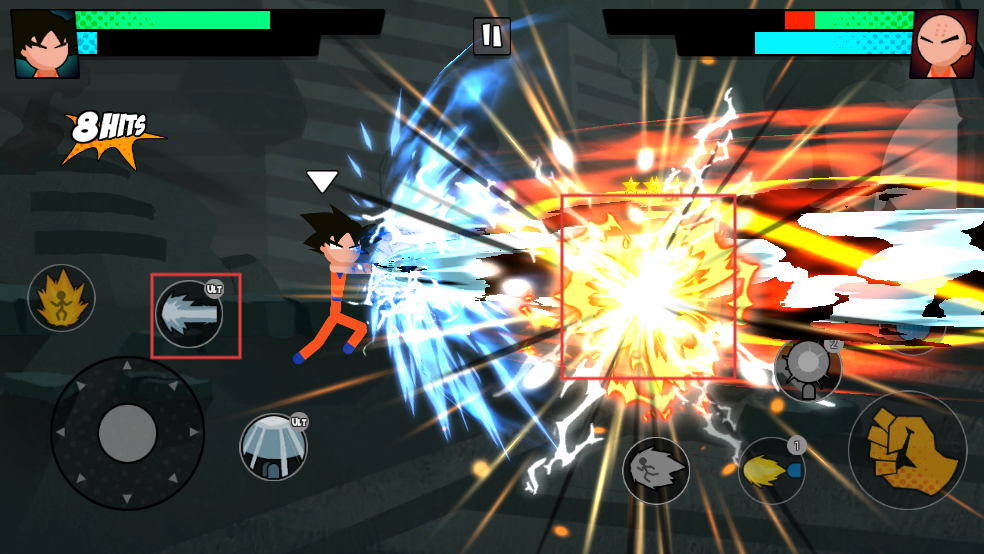
Task: Click the bald opponent's portrait
Action: [x=943, y=44]
